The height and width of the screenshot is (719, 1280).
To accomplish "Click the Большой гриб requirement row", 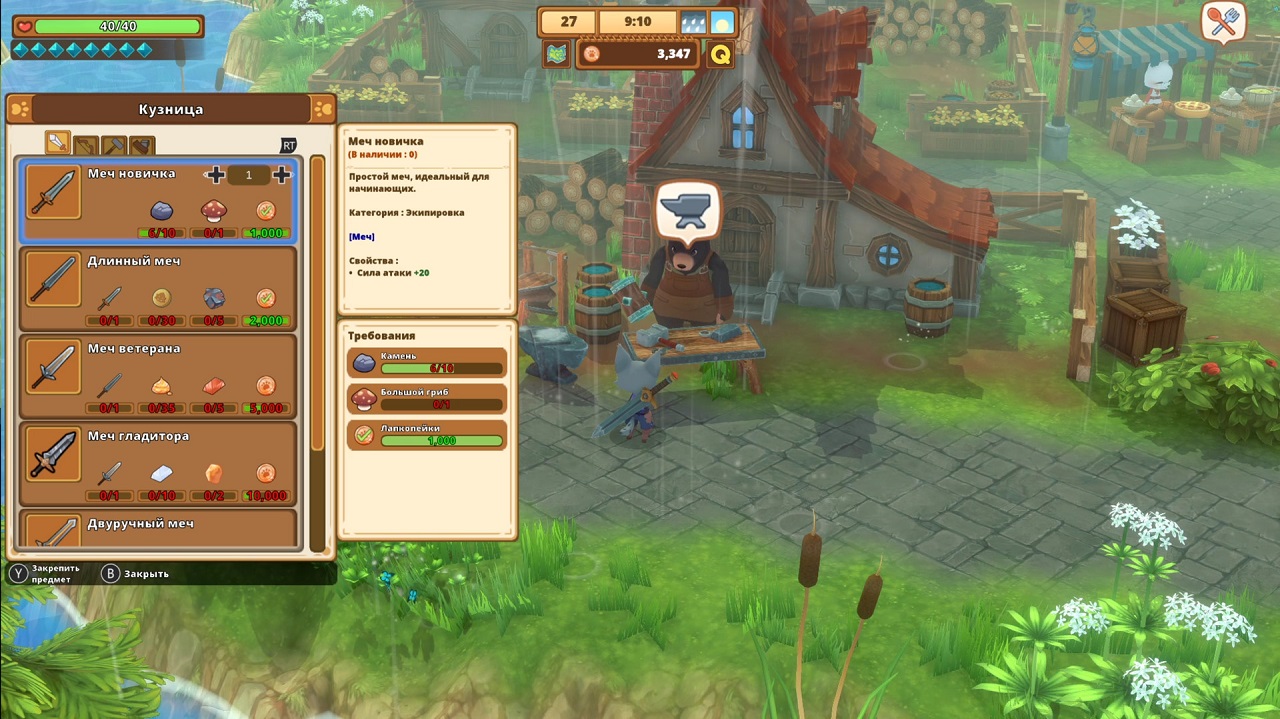I will coord(427,399).
